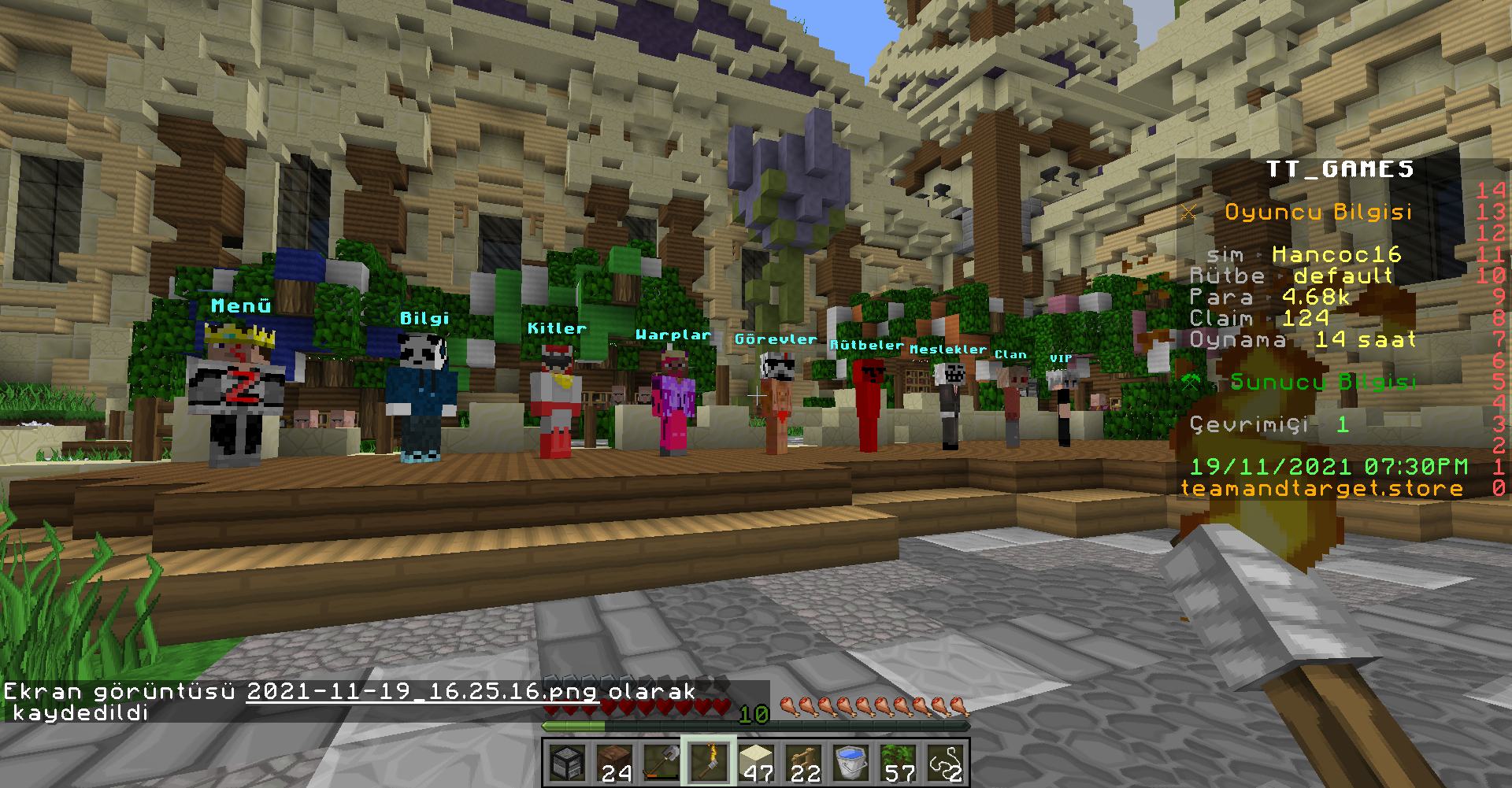The width and height of the screenshot is (1512, 788).
Task: Select the torch in the hotbar
Action: click(709, 762)
